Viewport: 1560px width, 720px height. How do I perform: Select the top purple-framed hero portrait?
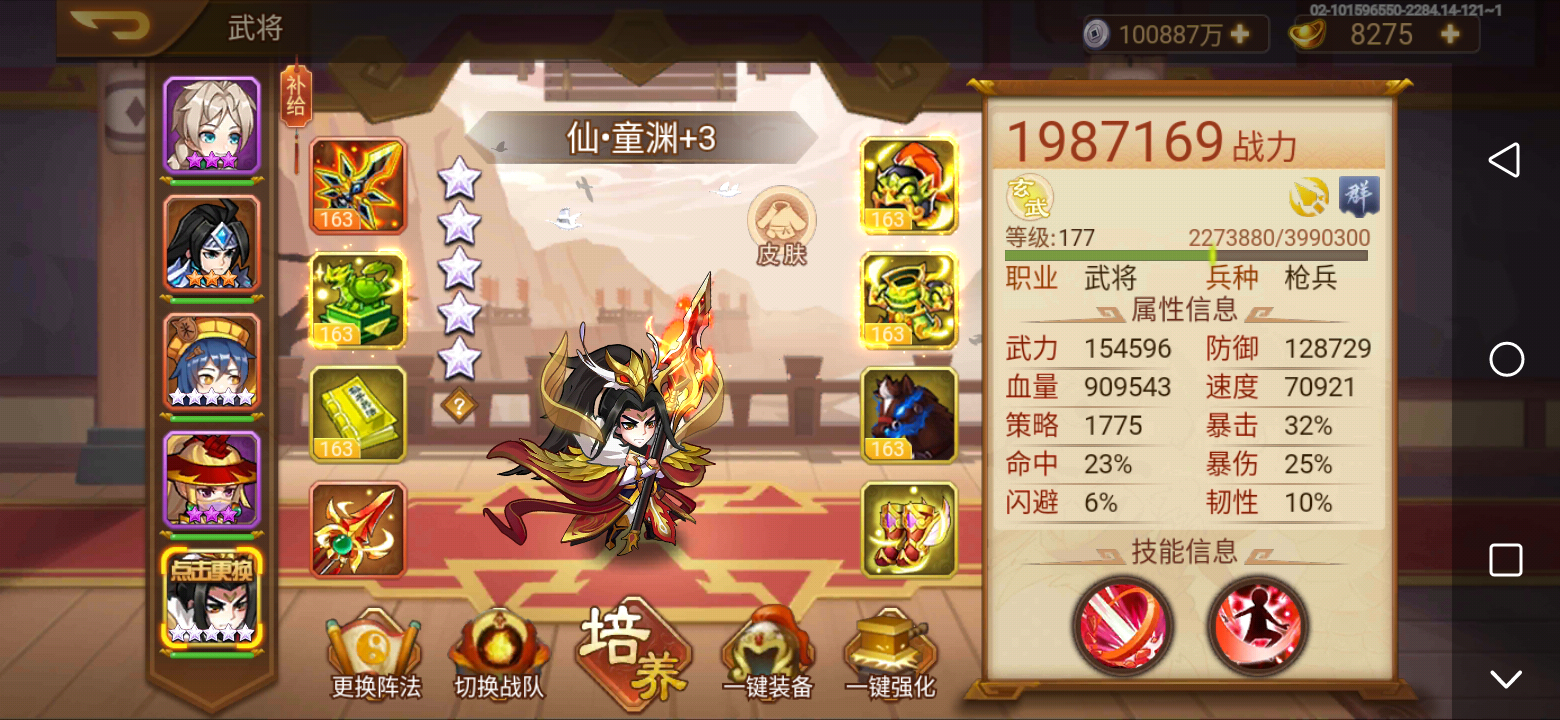point(213,124)
